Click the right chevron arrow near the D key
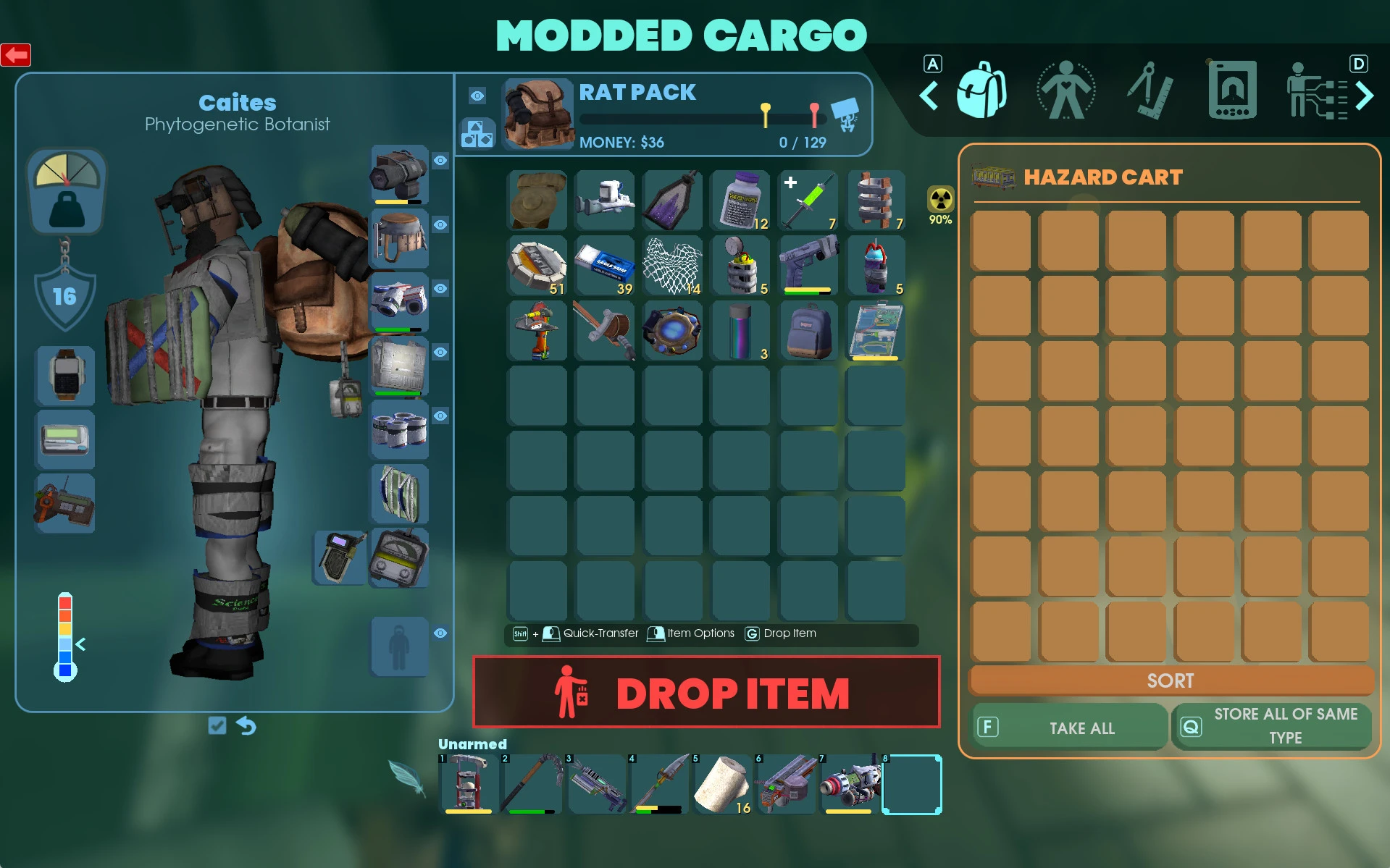This screenshot has height=868, width=1390. 1365,95
